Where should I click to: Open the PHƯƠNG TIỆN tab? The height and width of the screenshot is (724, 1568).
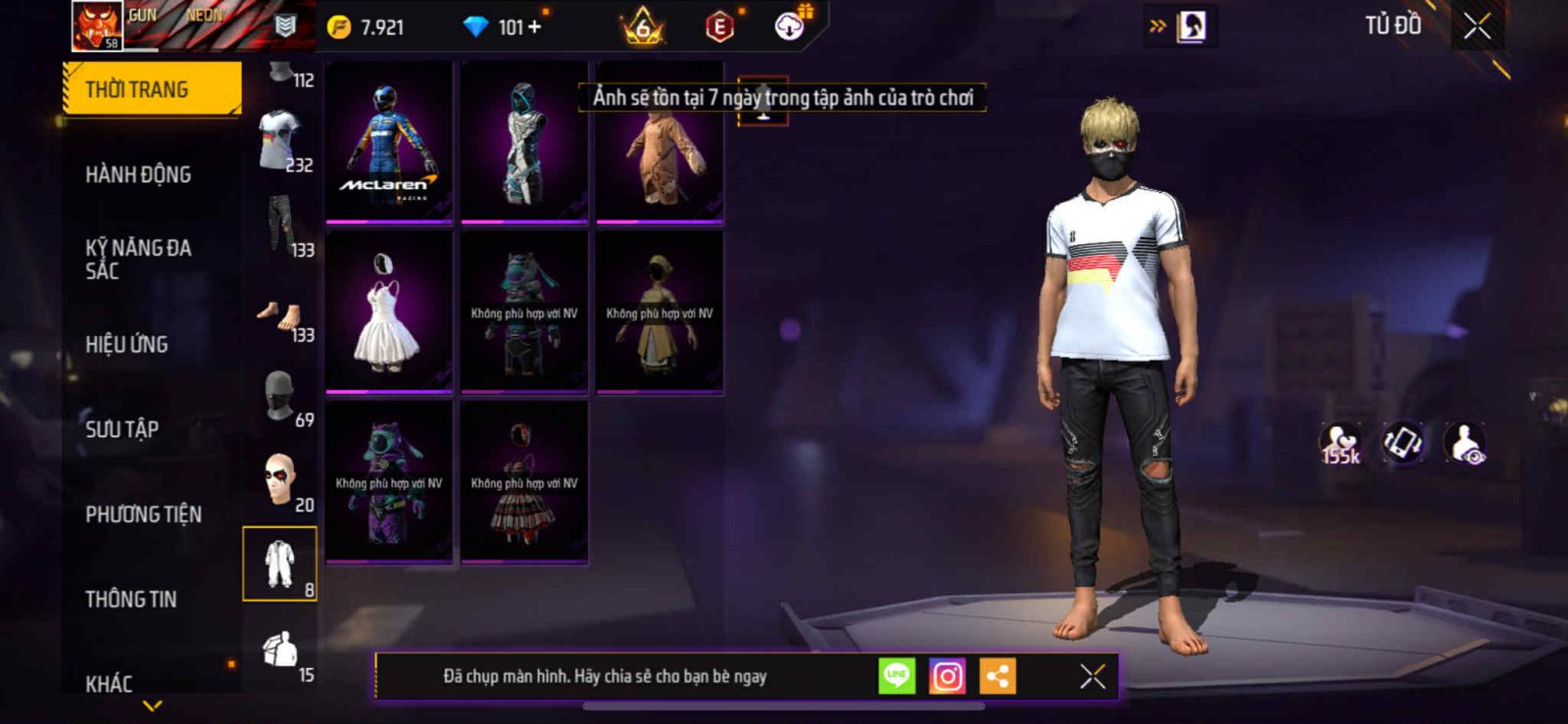click(143, 513)
